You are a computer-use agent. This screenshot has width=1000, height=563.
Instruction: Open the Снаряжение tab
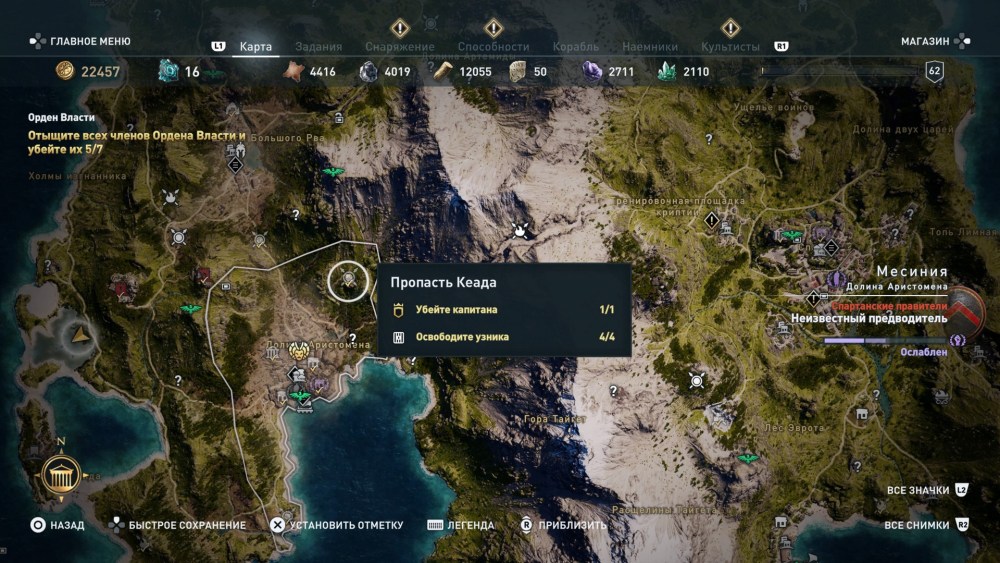coord(399,46)
